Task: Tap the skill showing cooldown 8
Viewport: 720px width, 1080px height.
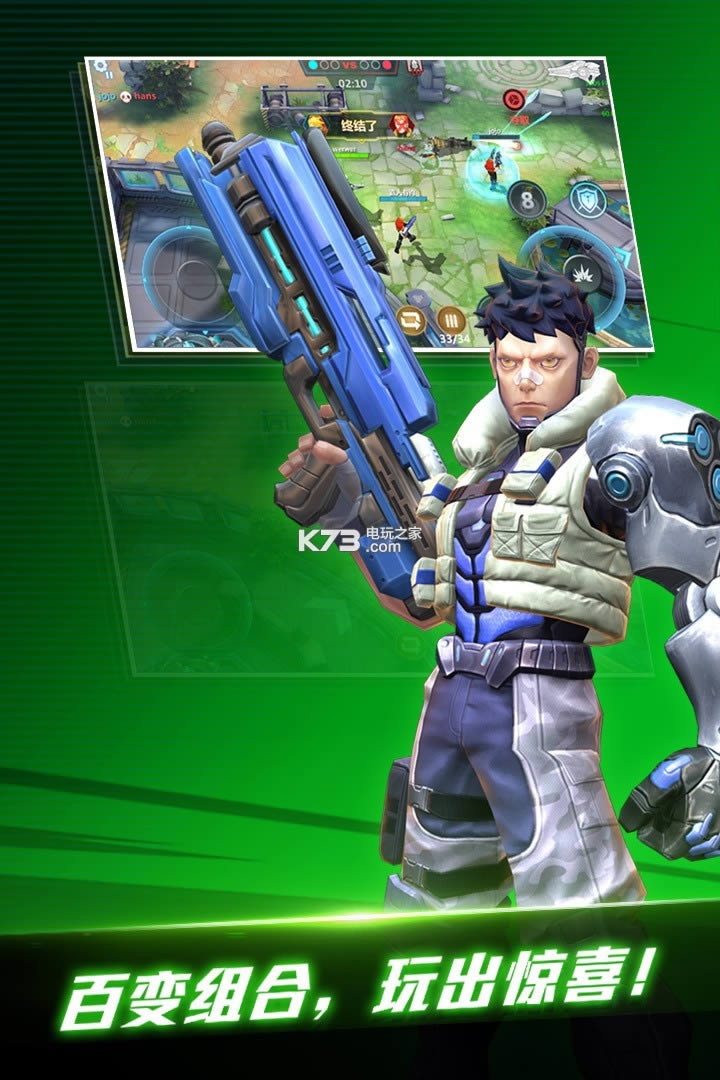Action: tap(527, 202)
